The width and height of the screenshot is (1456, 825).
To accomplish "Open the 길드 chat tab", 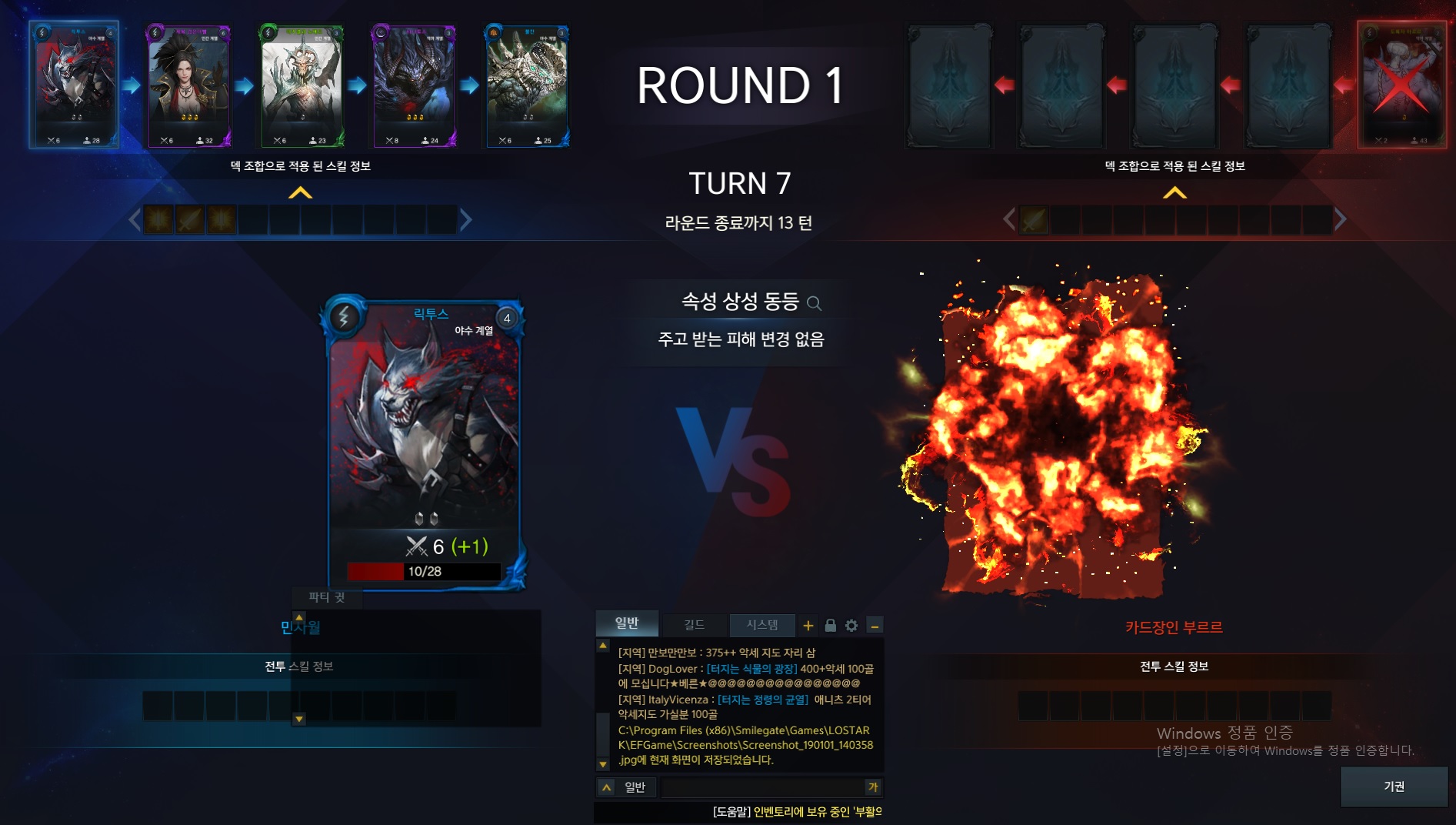I will [694, 625].
